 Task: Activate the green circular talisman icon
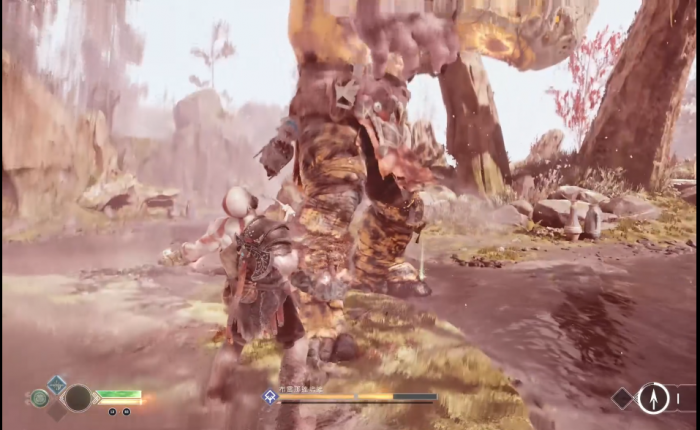point(39,398)
